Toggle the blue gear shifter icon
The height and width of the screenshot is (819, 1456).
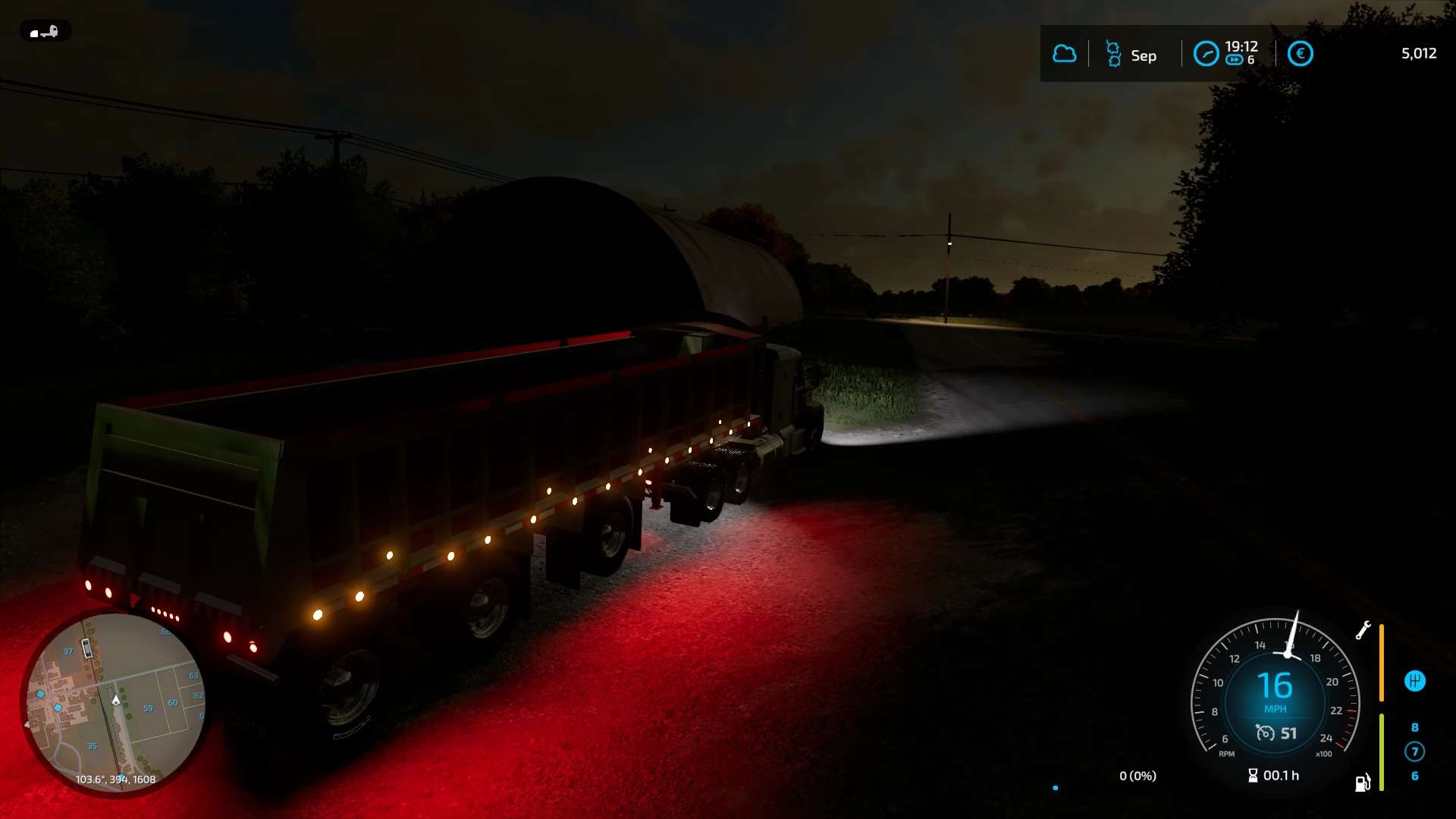click(1414, 681)
